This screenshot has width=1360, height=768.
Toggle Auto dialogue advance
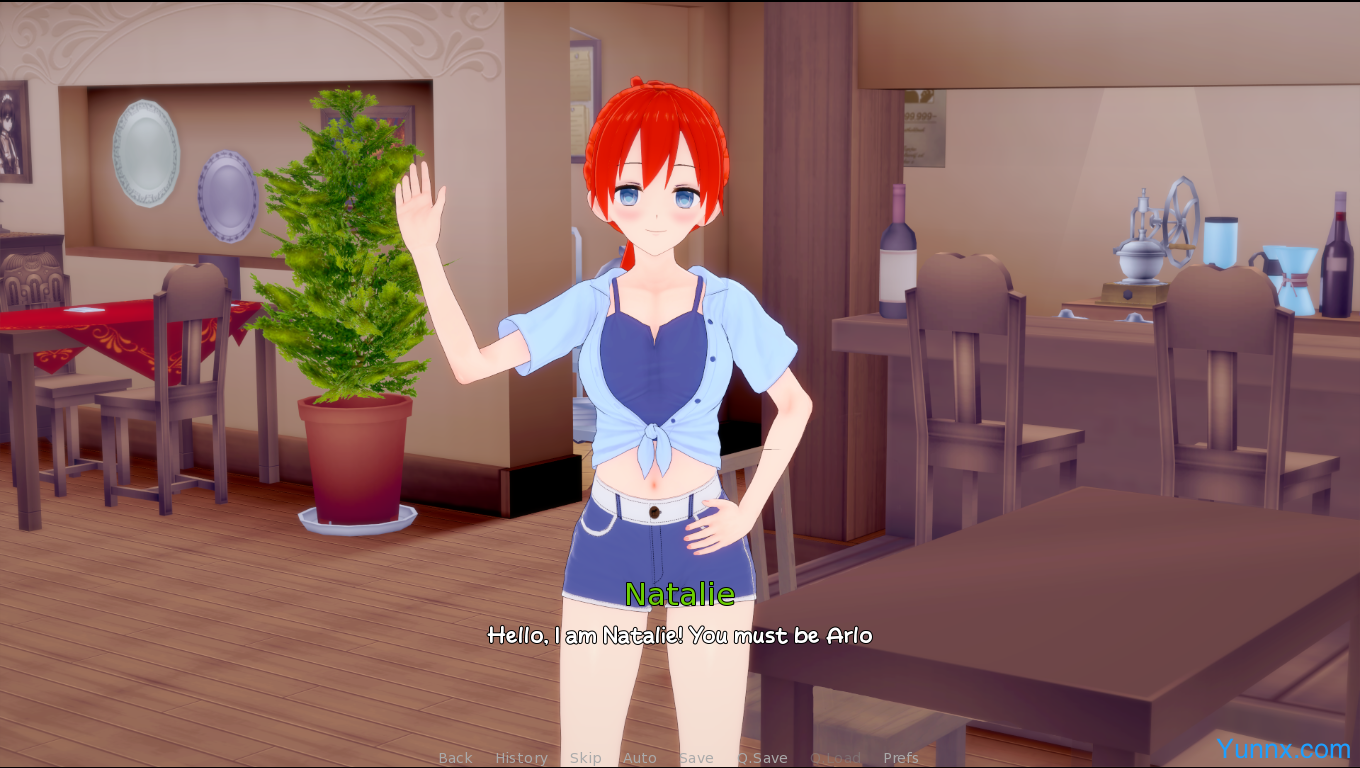coord(639,758)
